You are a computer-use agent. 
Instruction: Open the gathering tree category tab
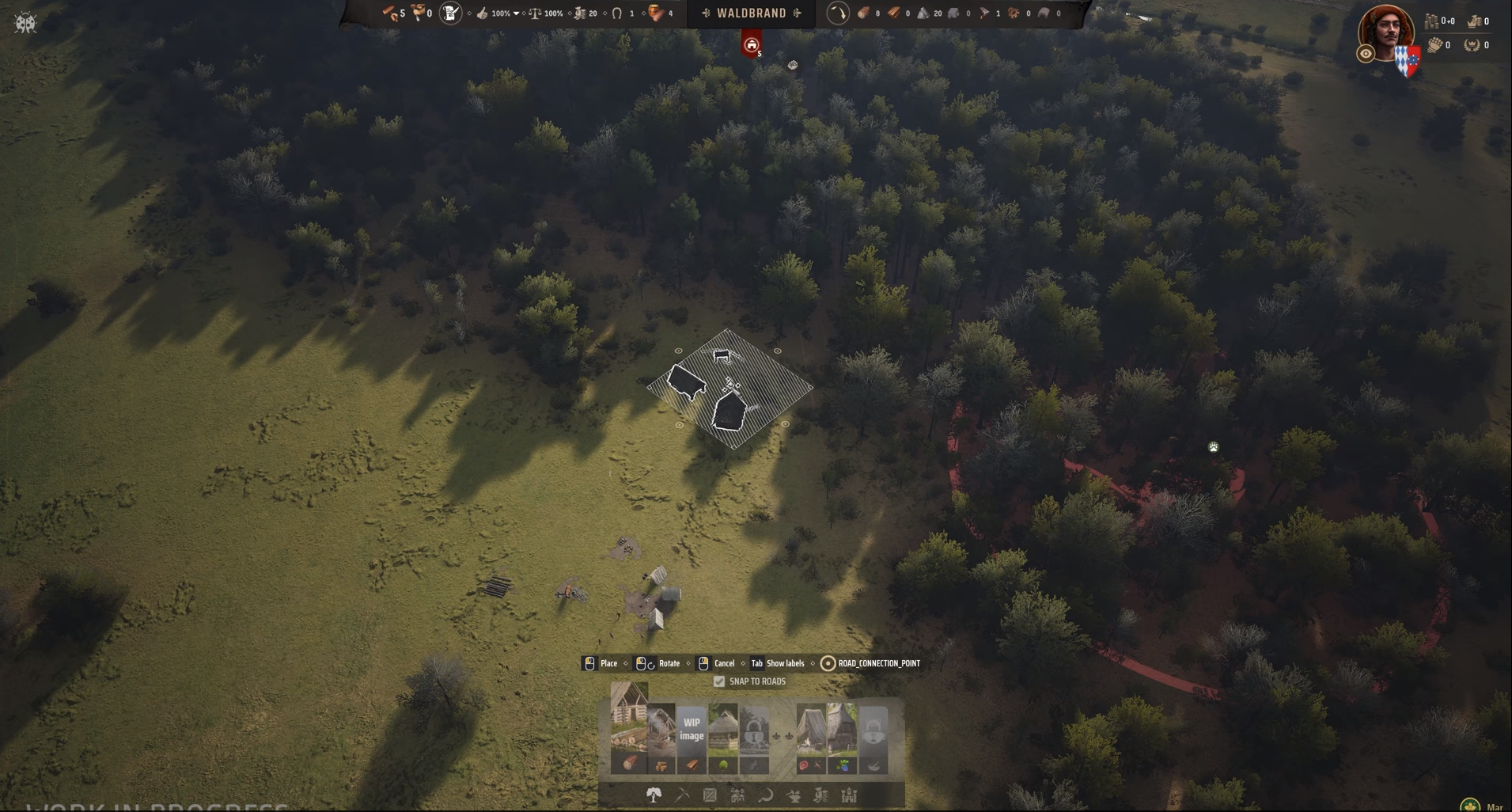point(654,795)
